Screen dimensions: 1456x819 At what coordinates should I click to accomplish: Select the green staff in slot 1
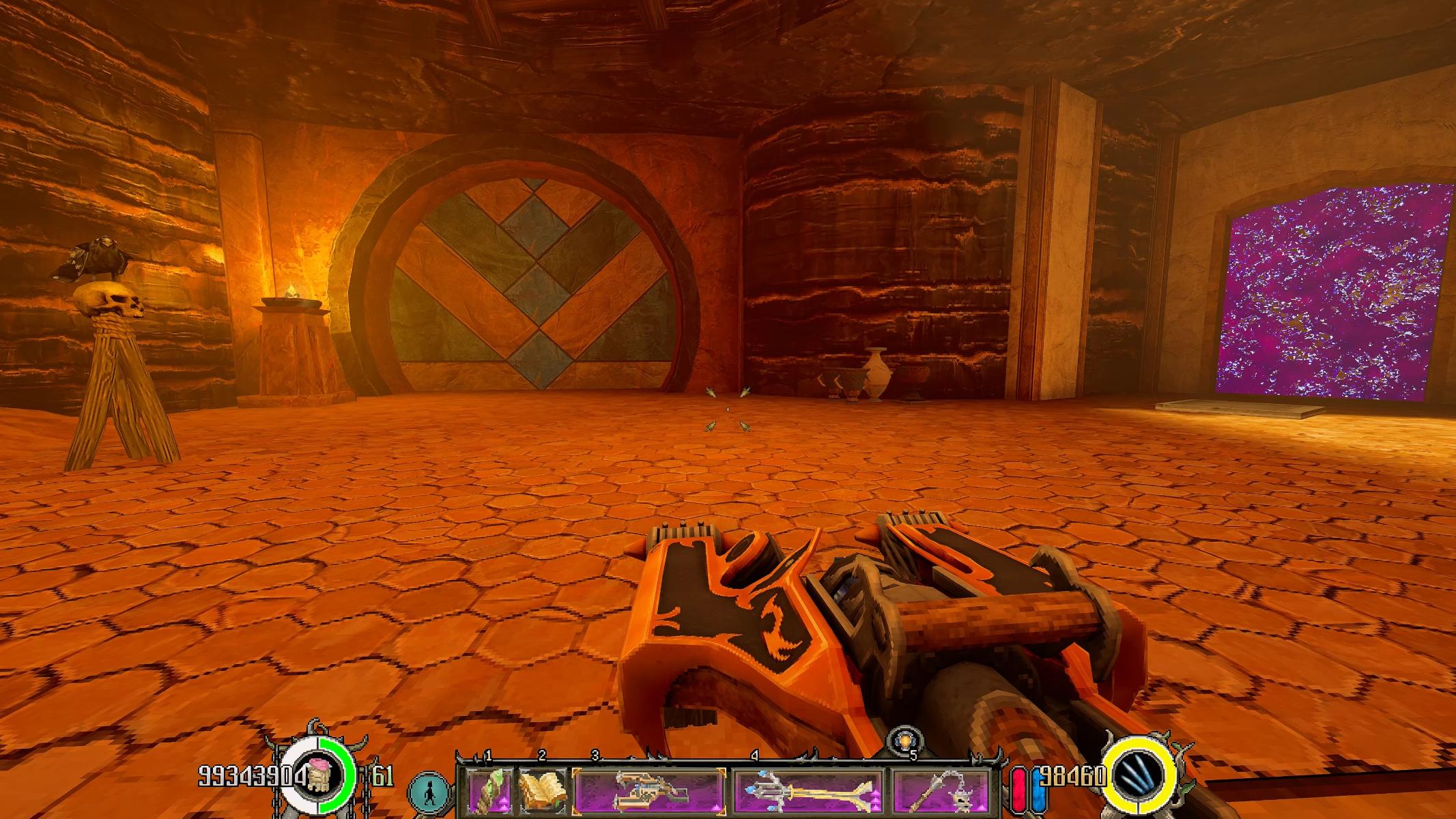tap(488, 790)
